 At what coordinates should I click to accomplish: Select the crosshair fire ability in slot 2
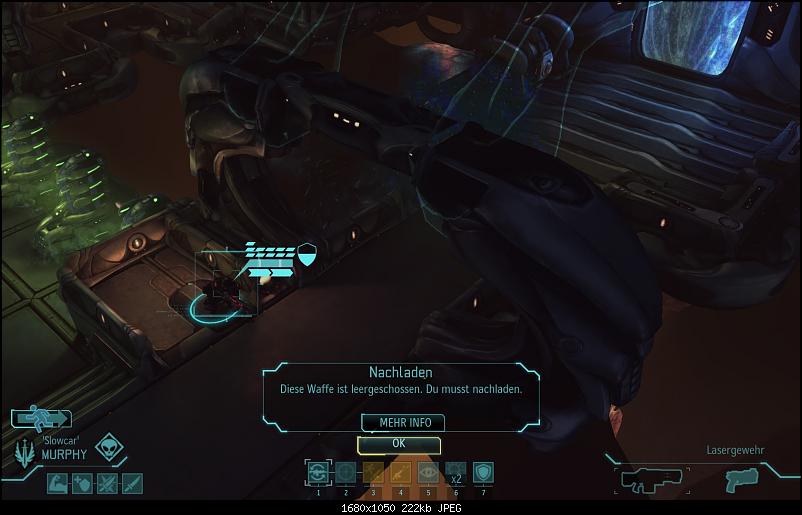coord(345,474)
